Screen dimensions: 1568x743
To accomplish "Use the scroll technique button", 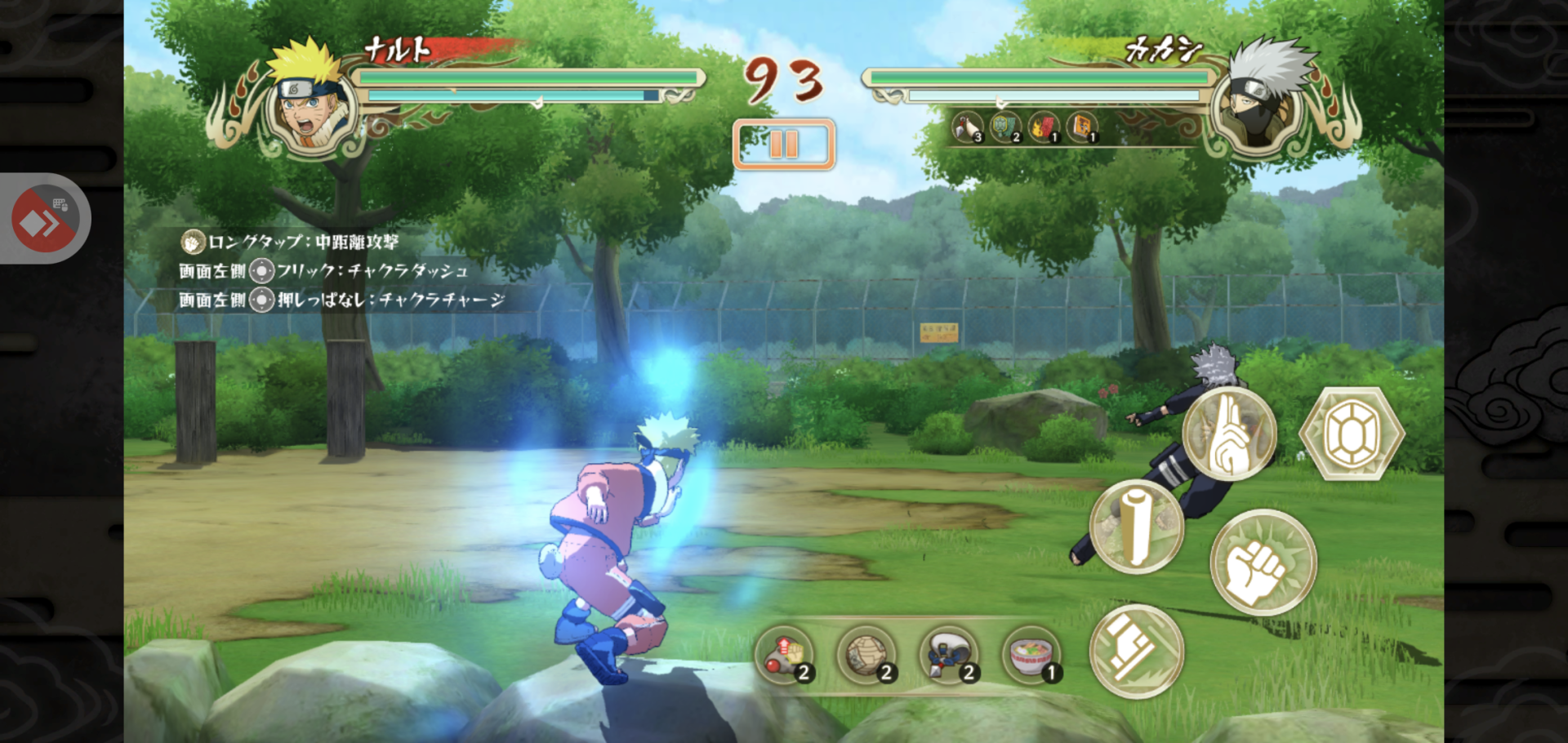I will [1136, 527].
